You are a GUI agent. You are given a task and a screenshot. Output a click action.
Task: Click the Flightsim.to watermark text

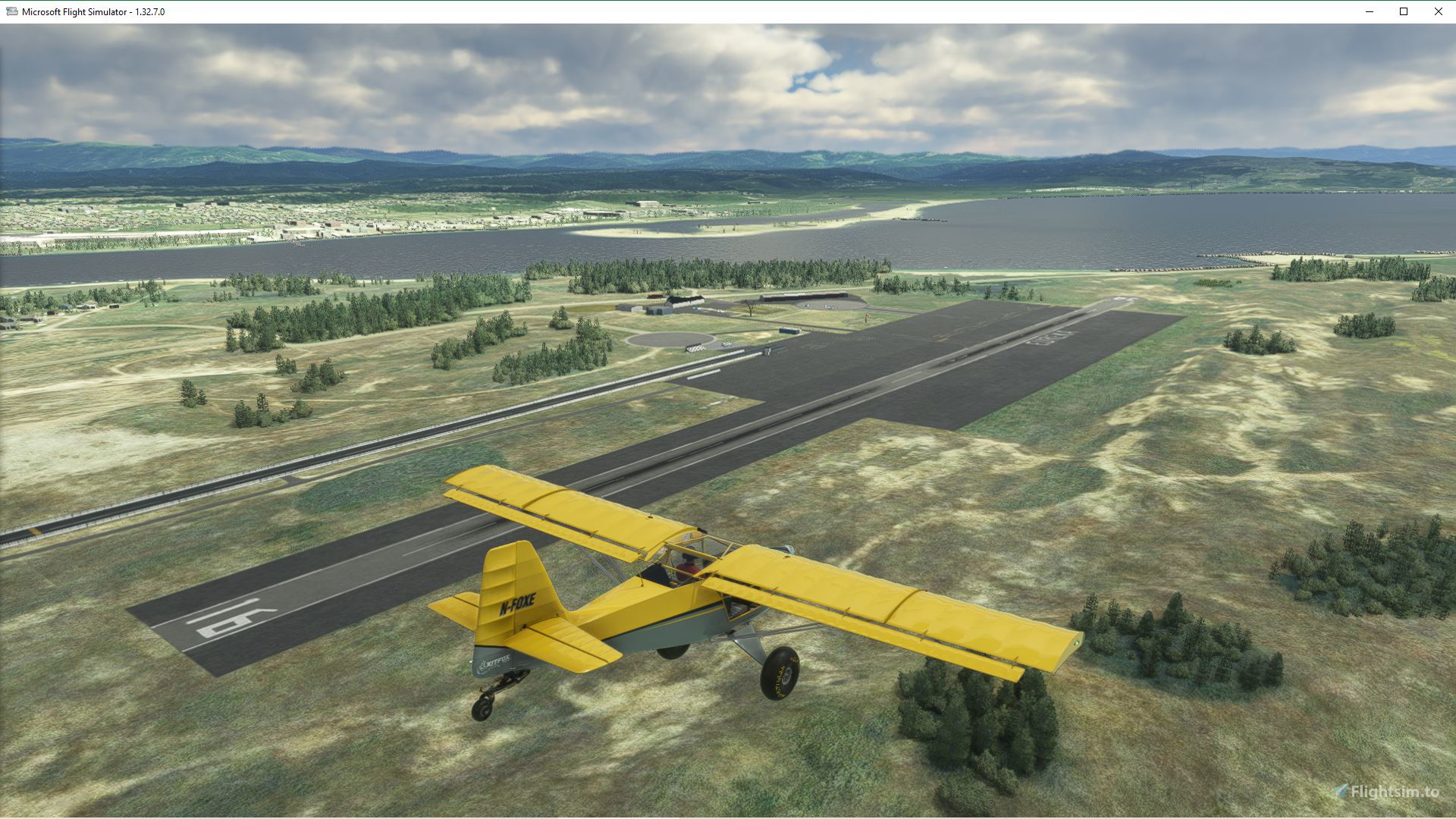(x=1395, y=791)
